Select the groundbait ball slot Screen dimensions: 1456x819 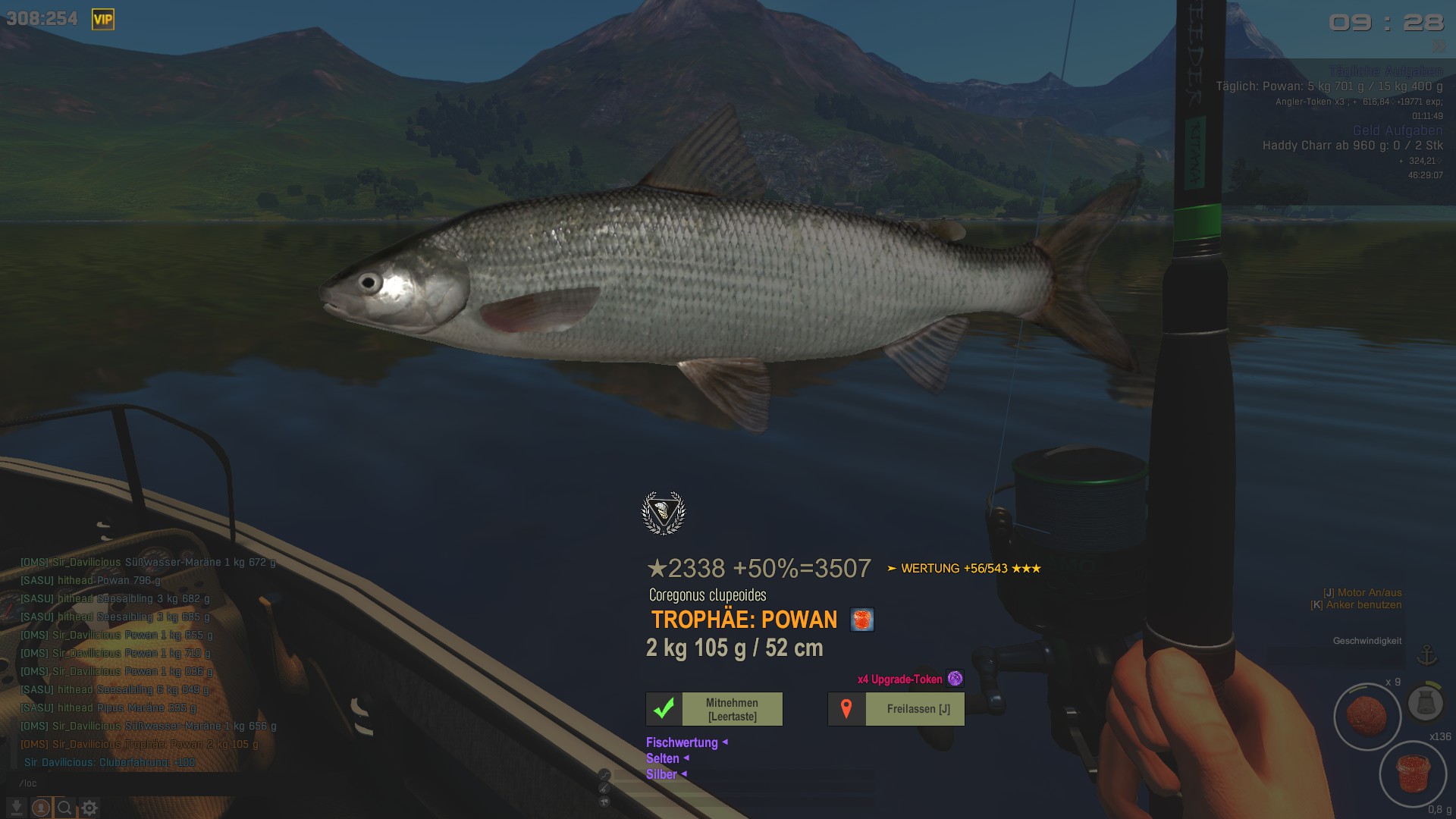[x=1367, y=716]
